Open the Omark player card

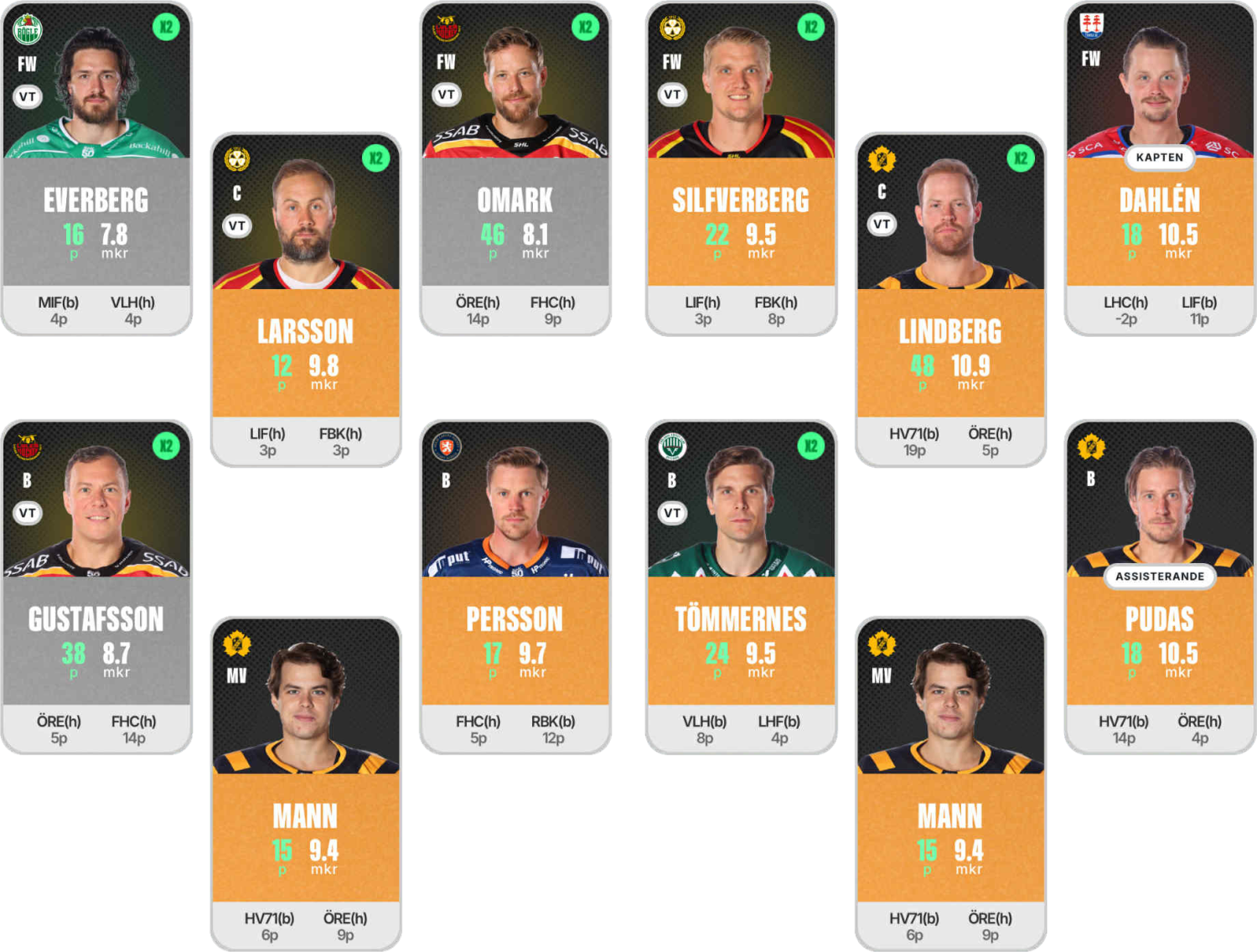click(x=515, y=201)
